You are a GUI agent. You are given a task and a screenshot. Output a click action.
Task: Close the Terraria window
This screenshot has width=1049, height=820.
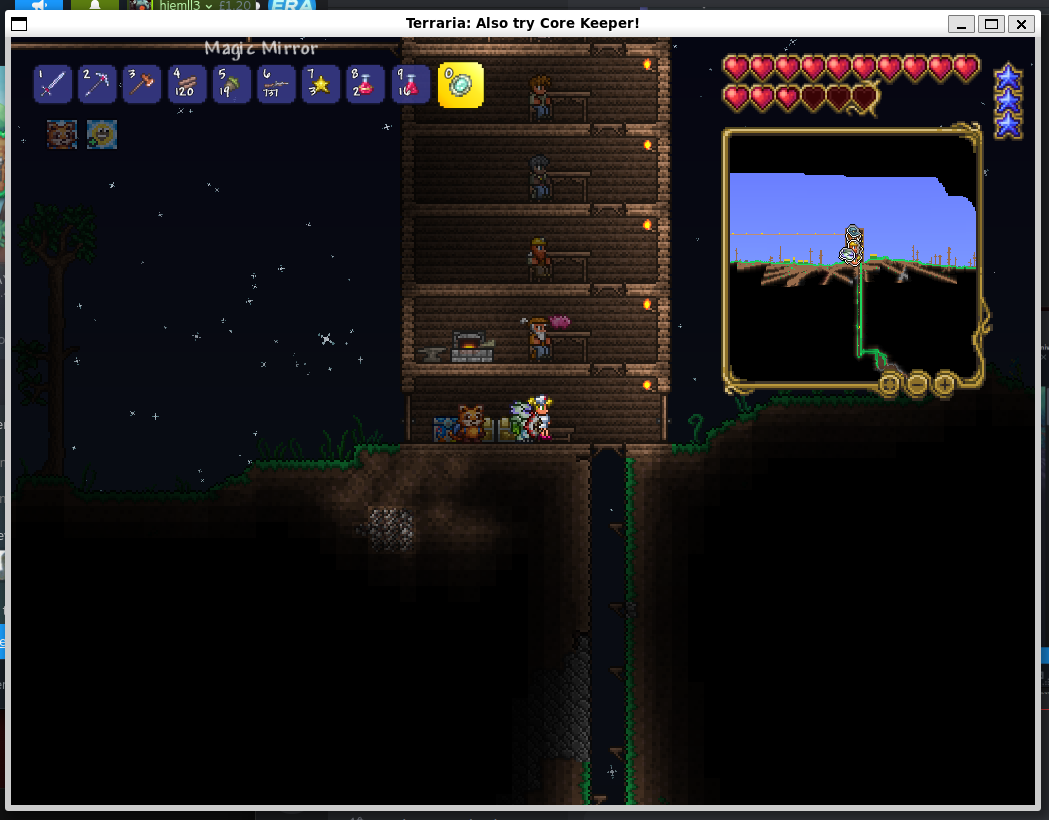[1020, 24]
